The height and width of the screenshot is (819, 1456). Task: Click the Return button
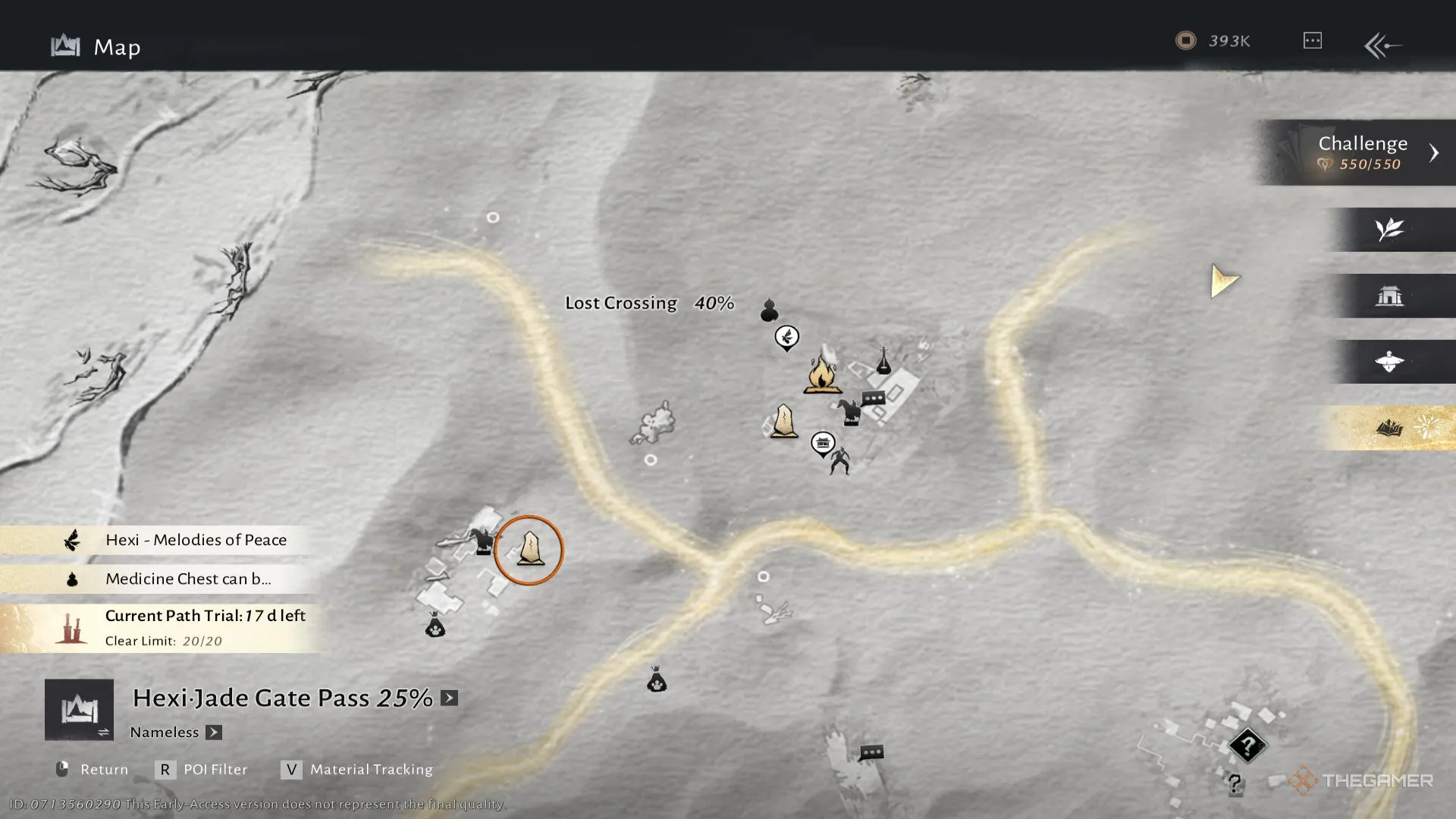pos(93,770)
